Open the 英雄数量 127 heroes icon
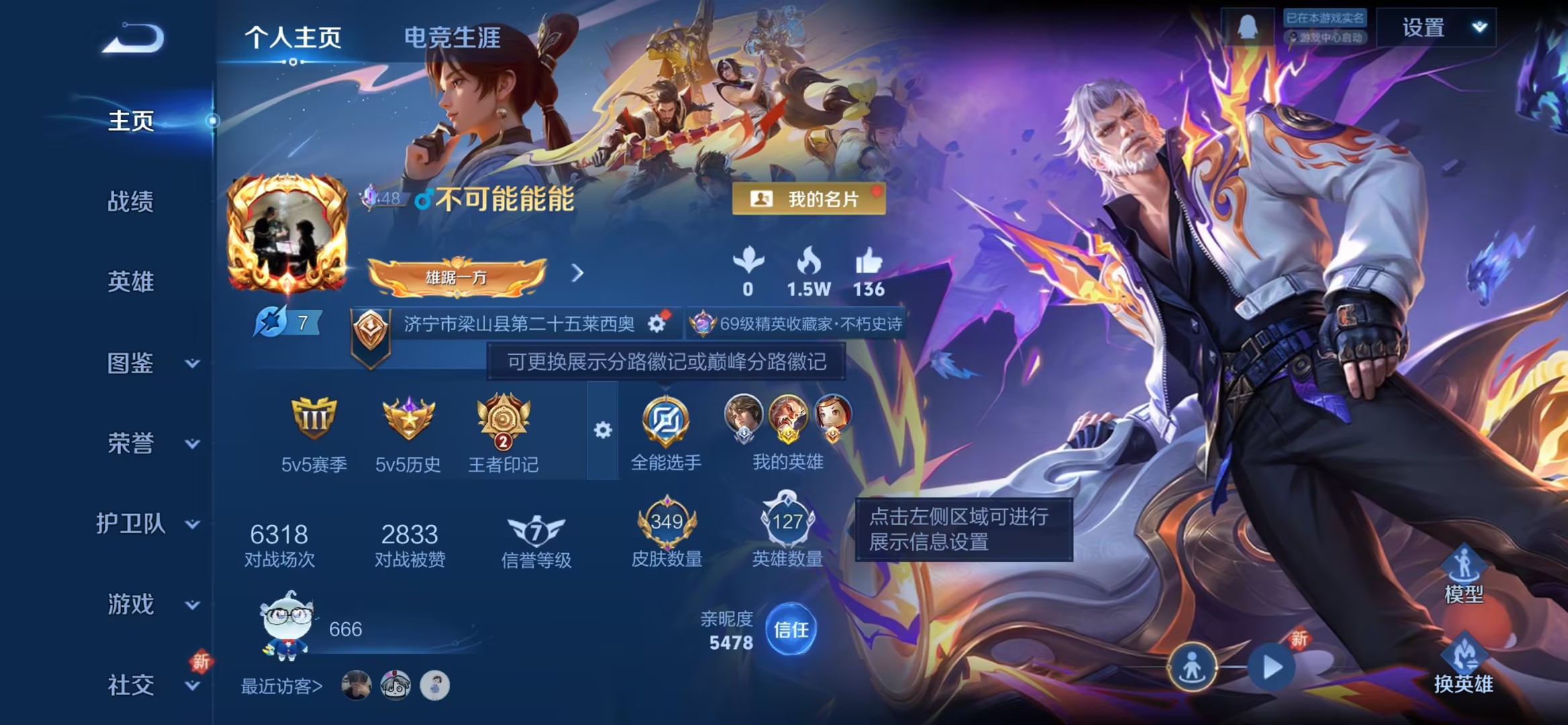Viewport: 1568px width, 725px height. (x=786, y=520)
